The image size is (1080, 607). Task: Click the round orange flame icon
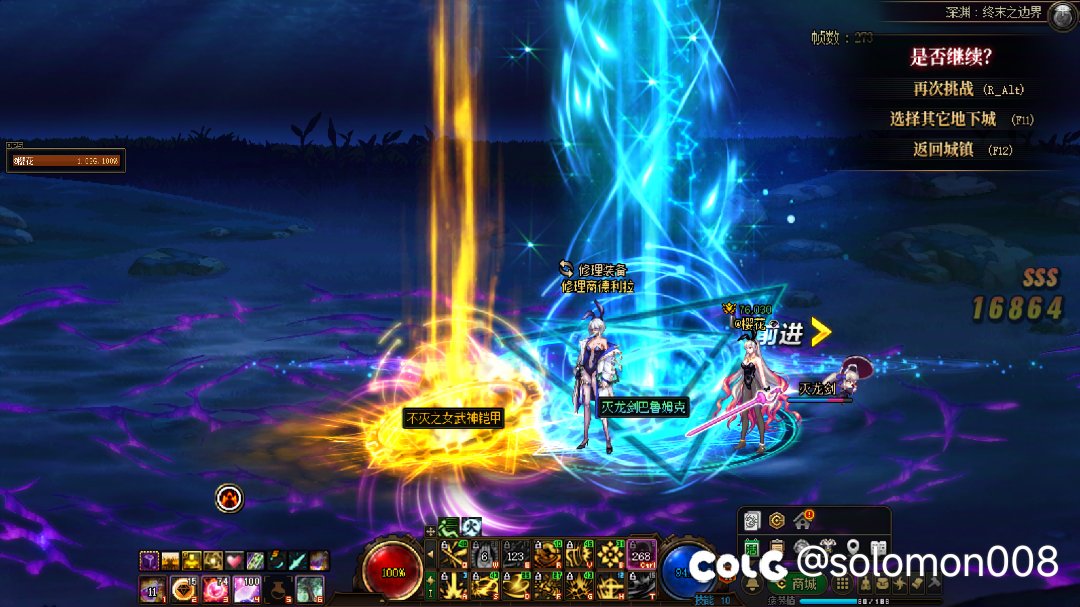click(x=229, y=498)
